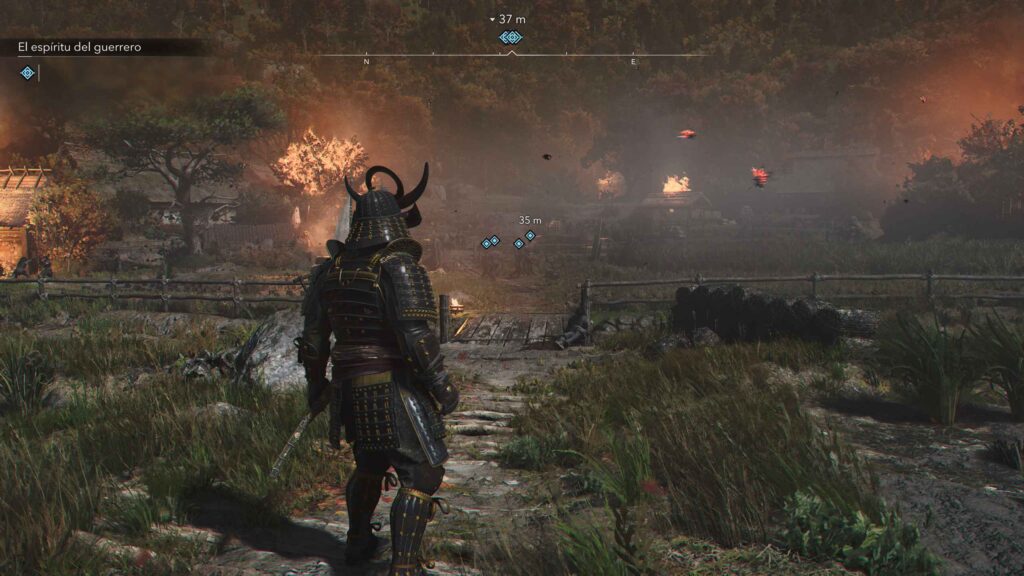Click the diamond quest icon under the quest title
The height and width of the screenshot is (576, 1024).
27,72
